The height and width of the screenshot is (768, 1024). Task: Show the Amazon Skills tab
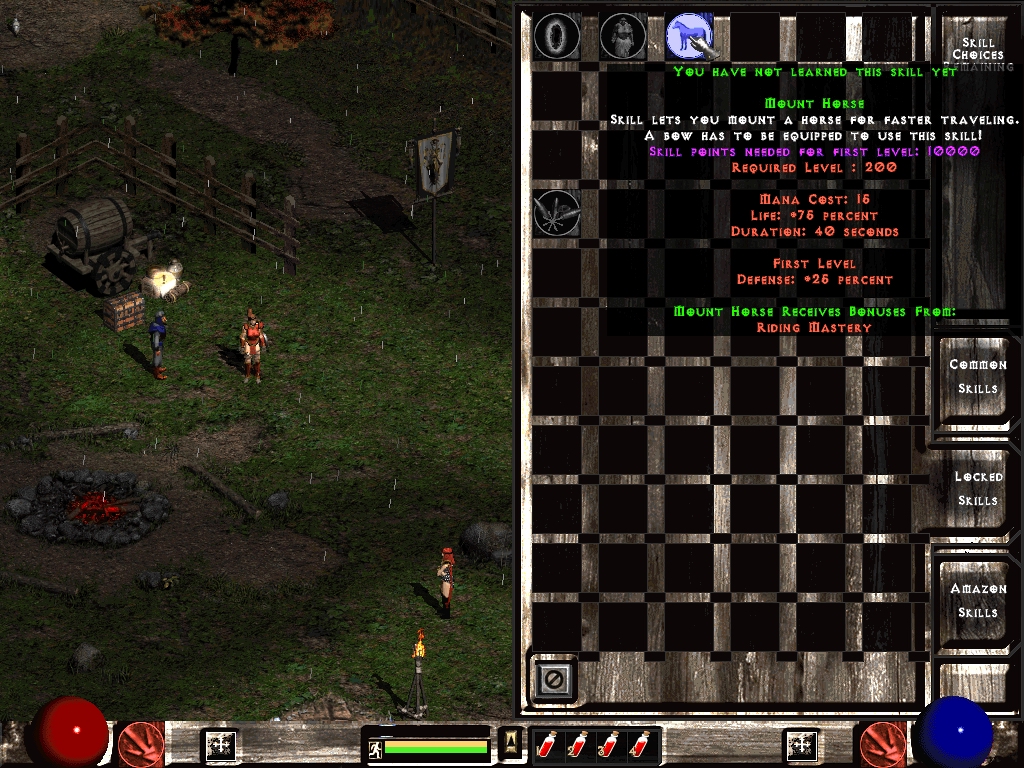pos(977,601)
